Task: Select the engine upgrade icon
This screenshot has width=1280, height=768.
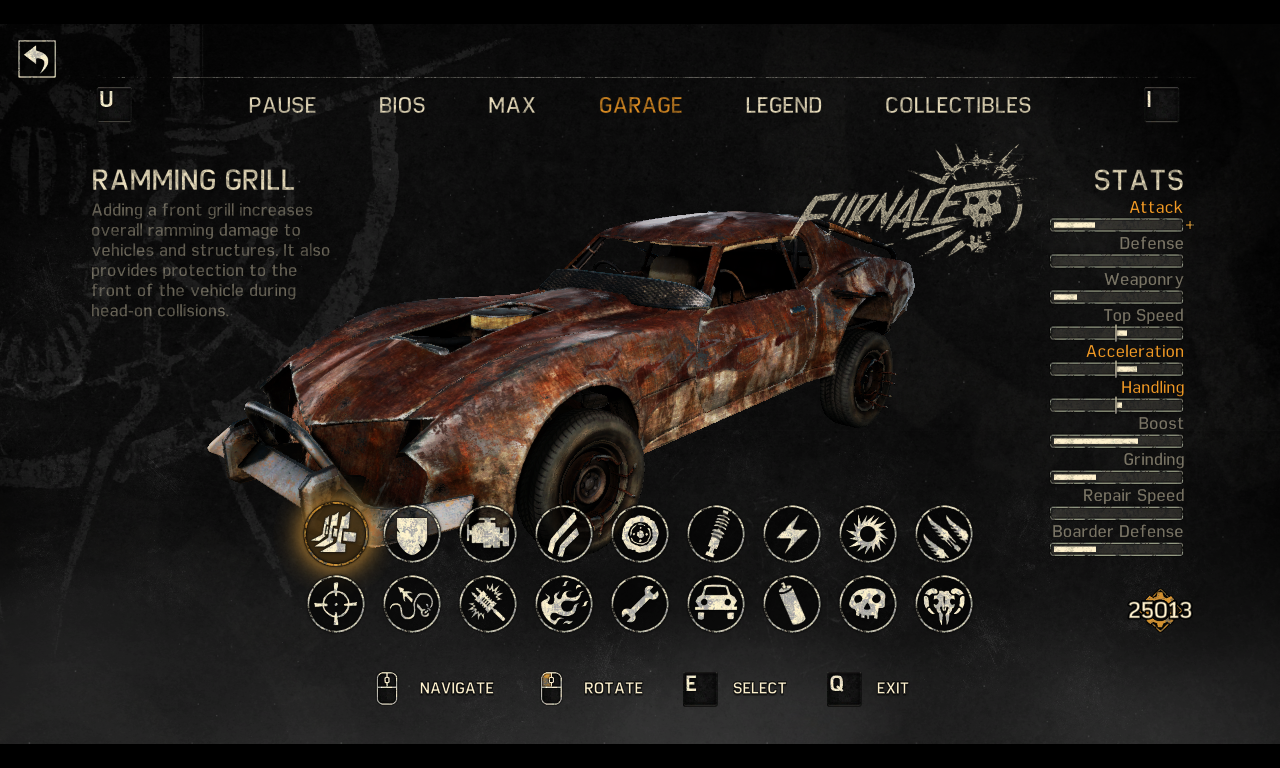Action: [488, 534]
